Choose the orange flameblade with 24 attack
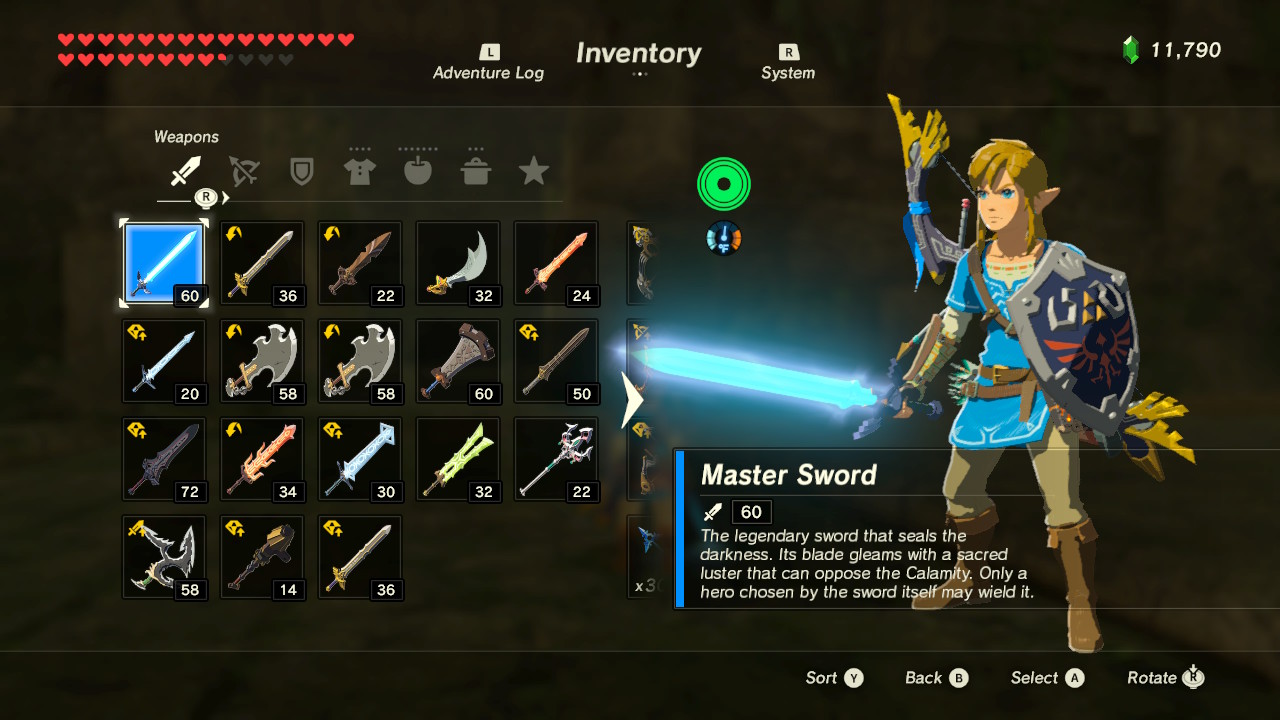 555,263
